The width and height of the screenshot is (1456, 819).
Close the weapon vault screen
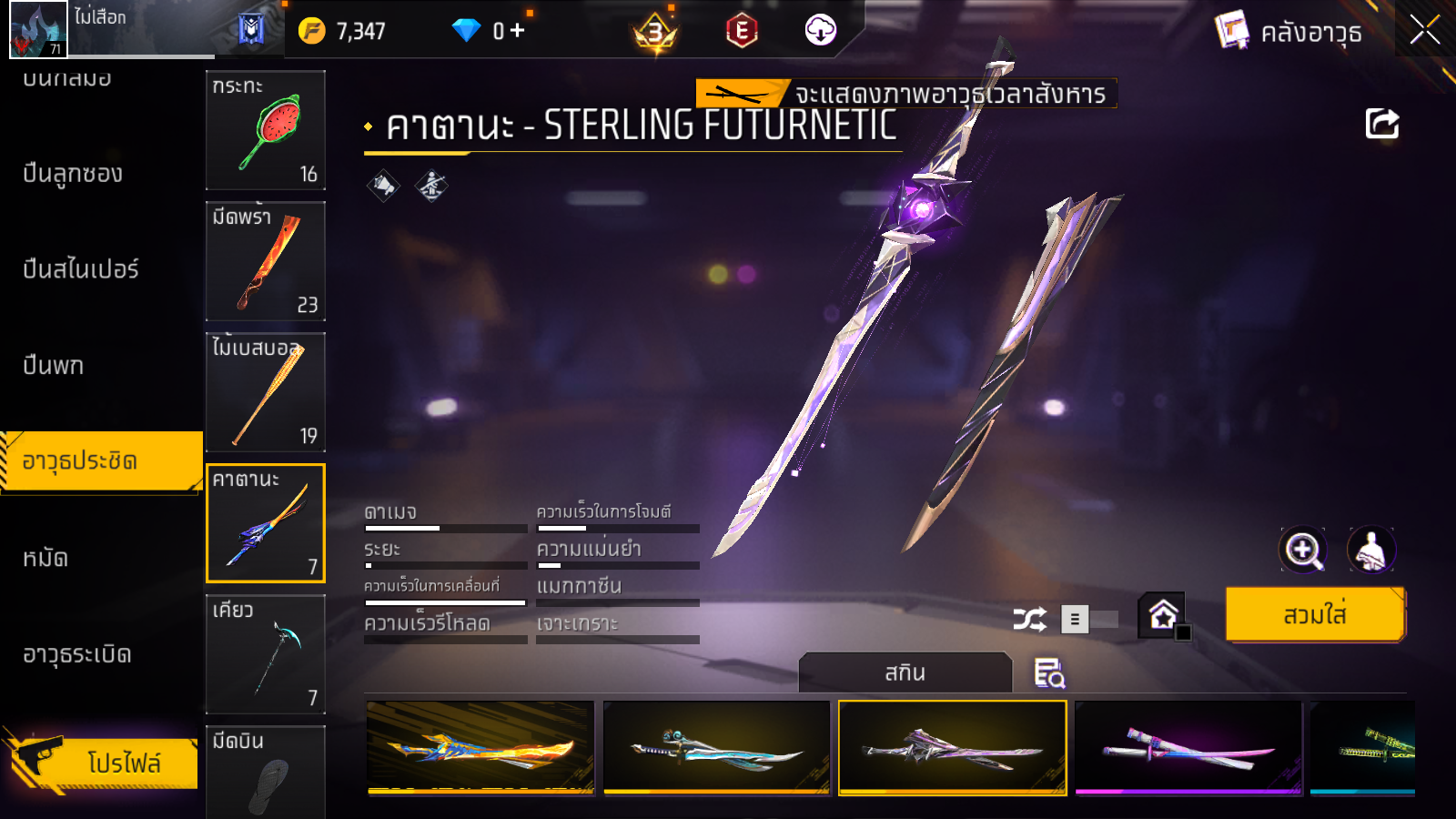pos(1424,31)
